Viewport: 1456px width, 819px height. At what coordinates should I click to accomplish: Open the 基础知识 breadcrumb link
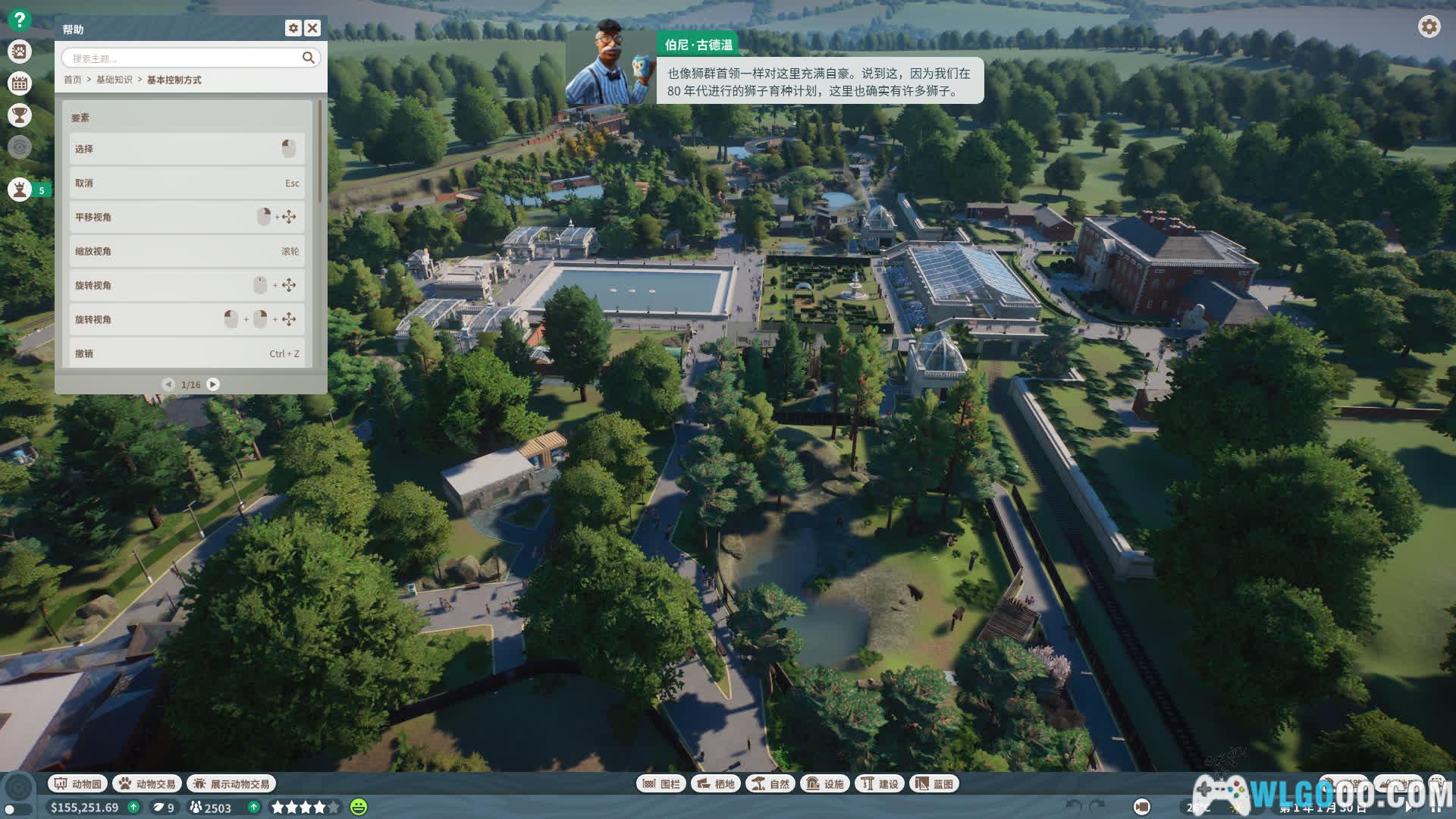point(114,80)
